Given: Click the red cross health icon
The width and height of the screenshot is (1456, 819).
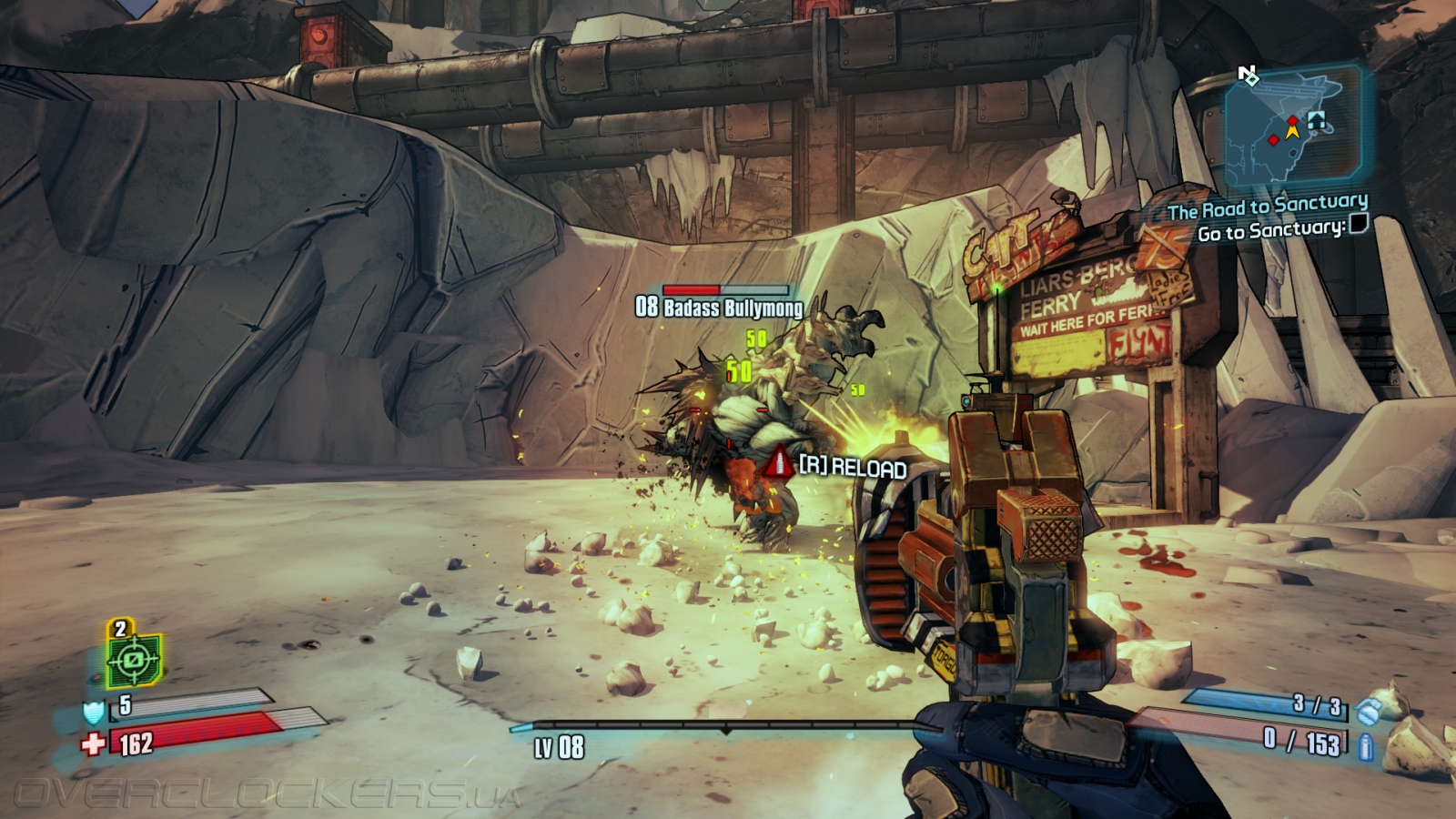Looking at the screenshot, I should [93, 744].
